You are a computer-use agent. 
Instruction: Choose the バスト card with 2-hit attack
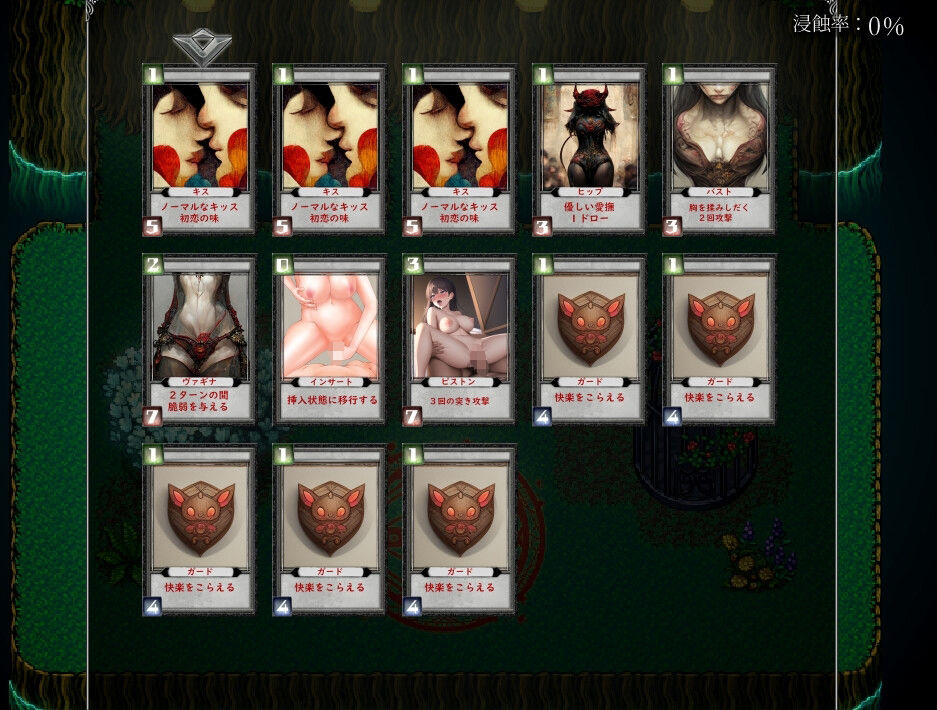click(x=719, y=150)
